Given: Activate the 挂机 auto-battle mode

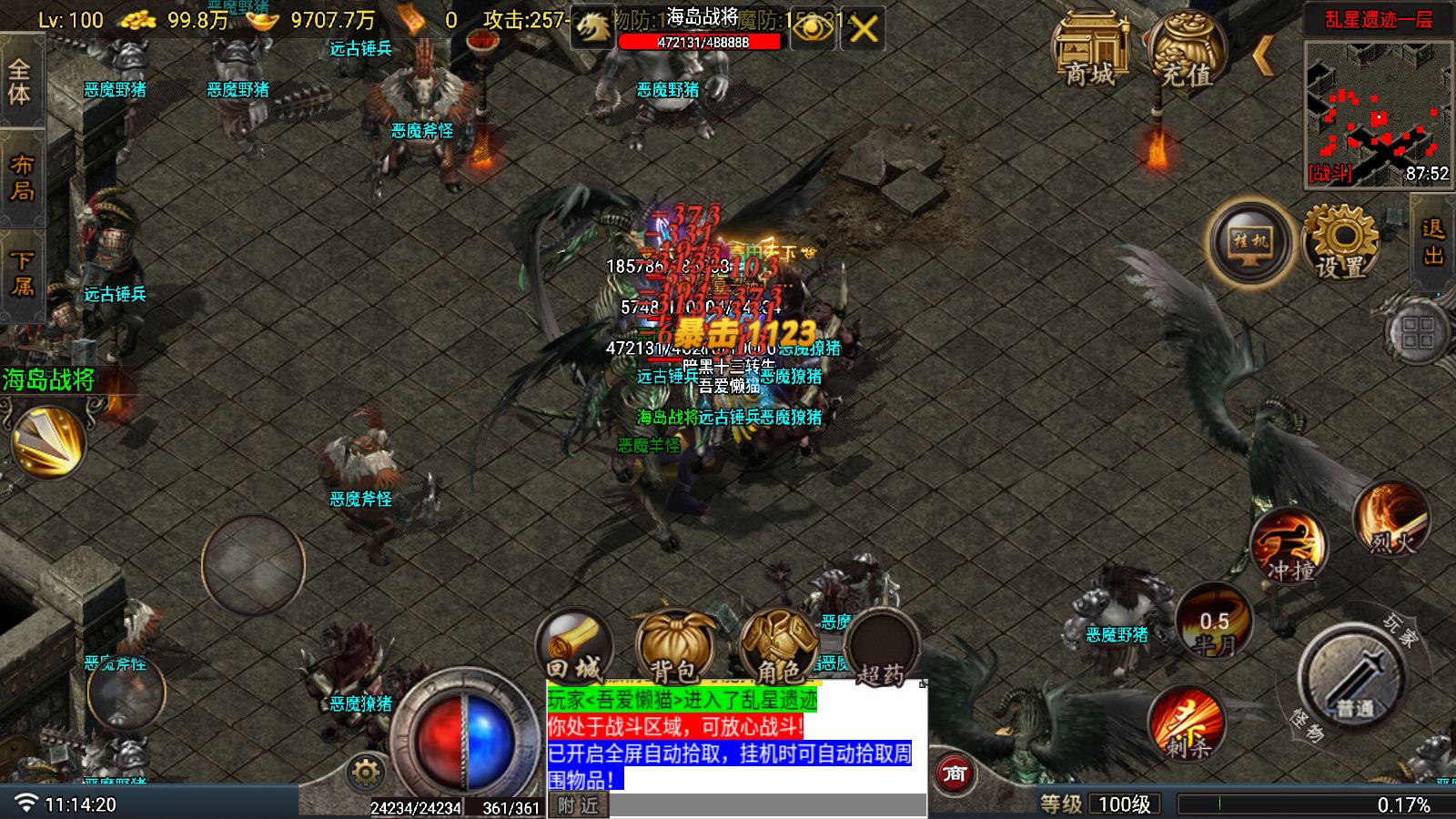Looking at the screenshot, I should click(x=1251, y=243).
